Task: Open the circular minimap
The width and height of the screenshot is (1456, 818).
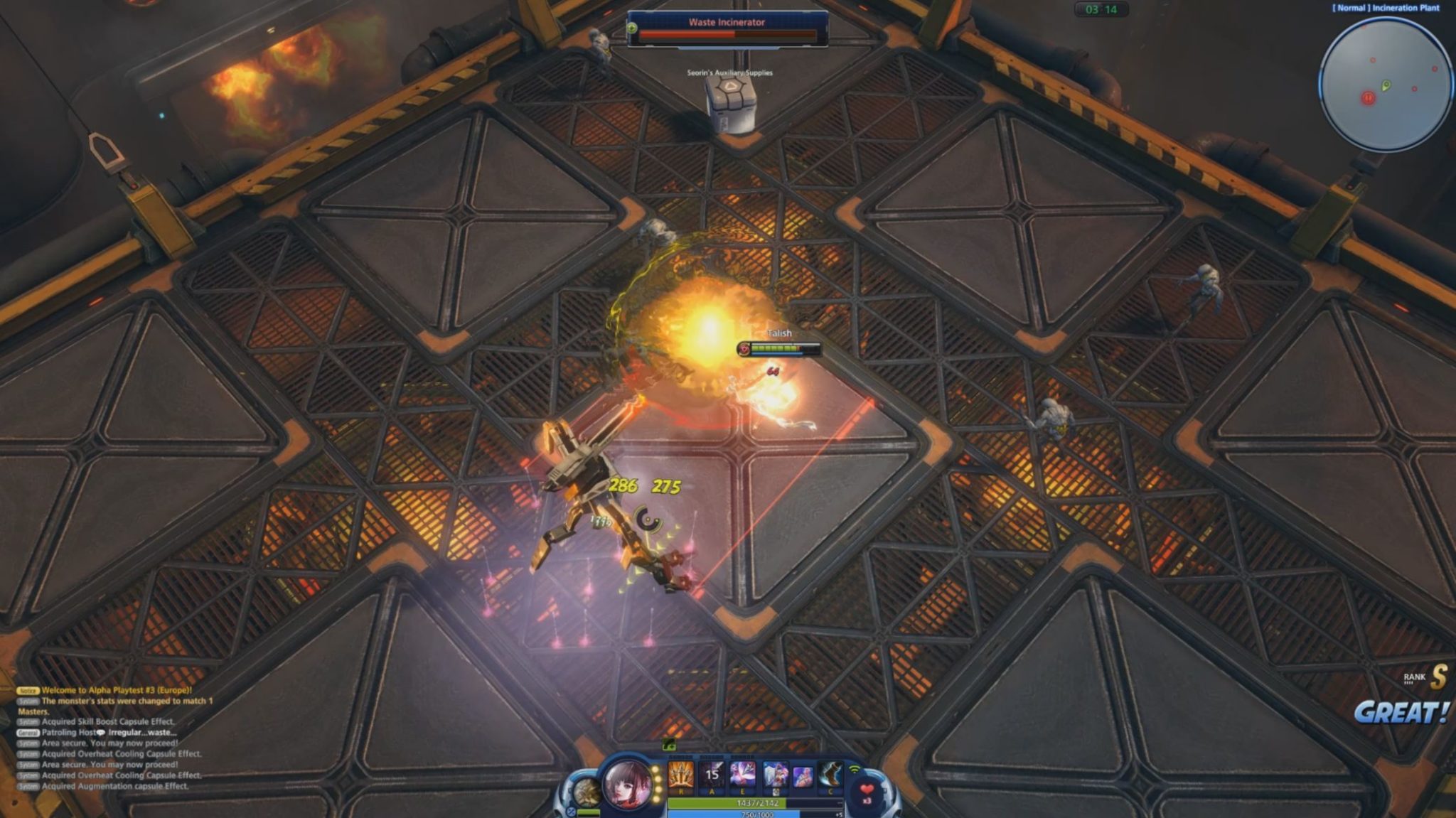Action: [1385, 84]
